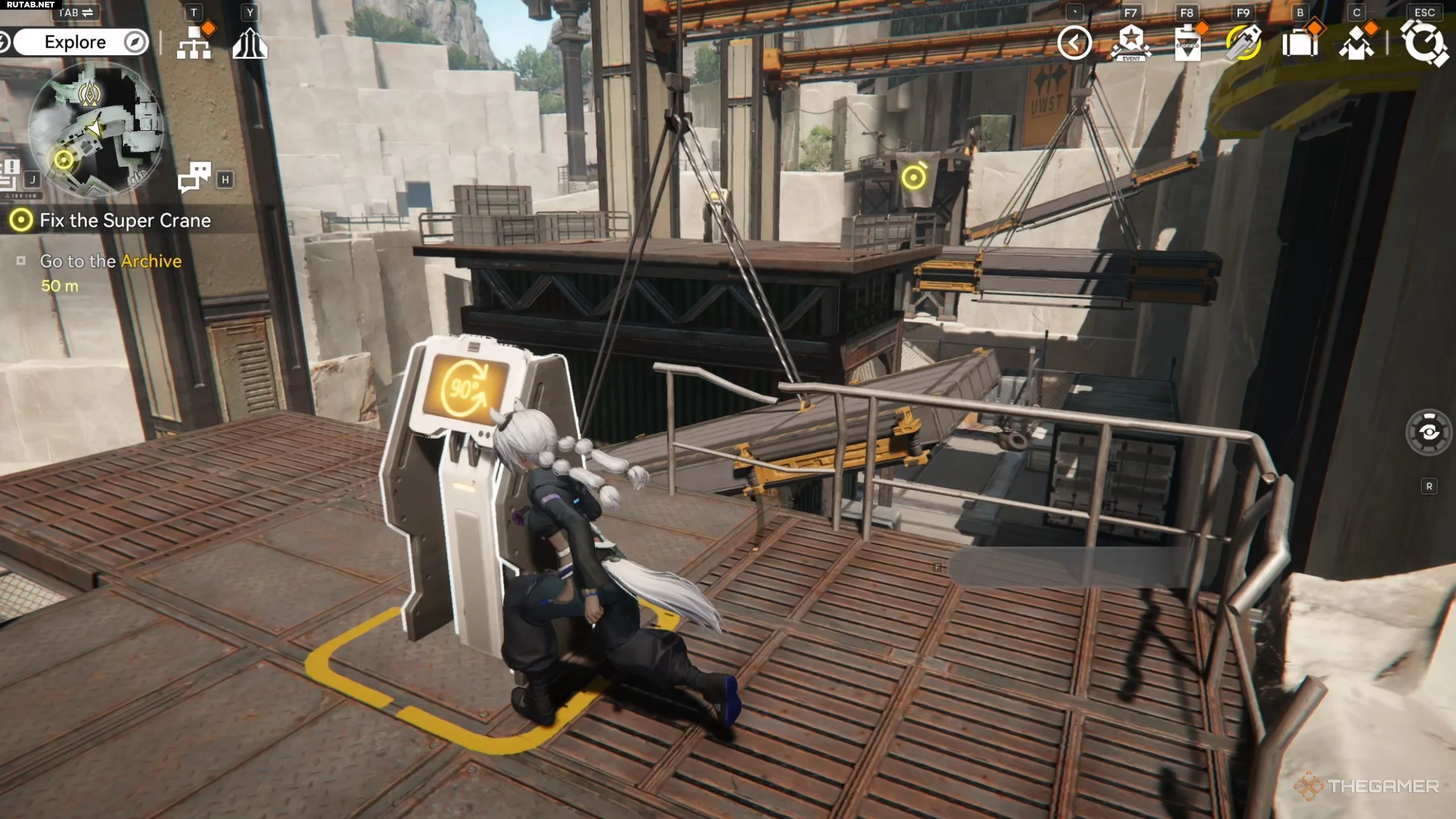Open the chat speech bubbles icon

coord(194,177)
